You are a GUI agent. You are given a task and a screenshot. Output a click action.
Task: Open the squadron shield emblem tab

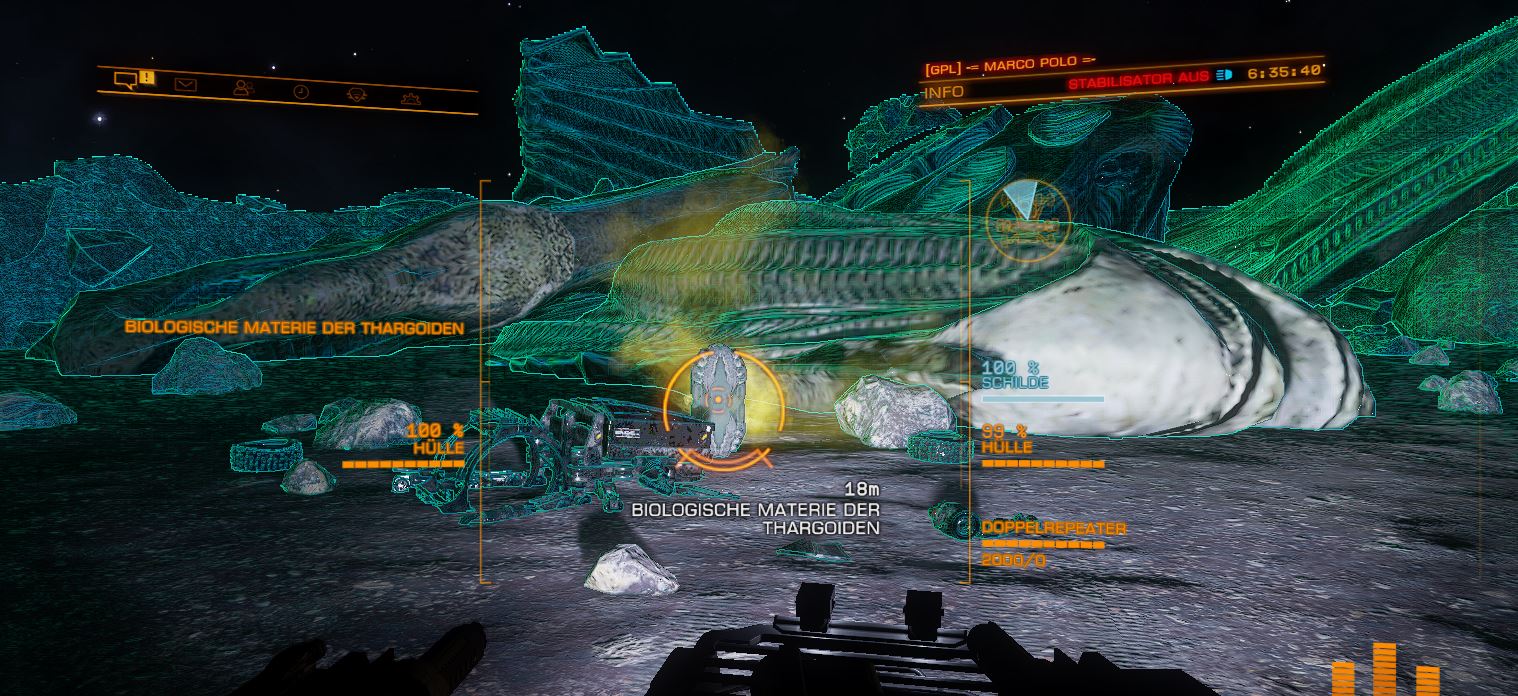pos(356,95)
